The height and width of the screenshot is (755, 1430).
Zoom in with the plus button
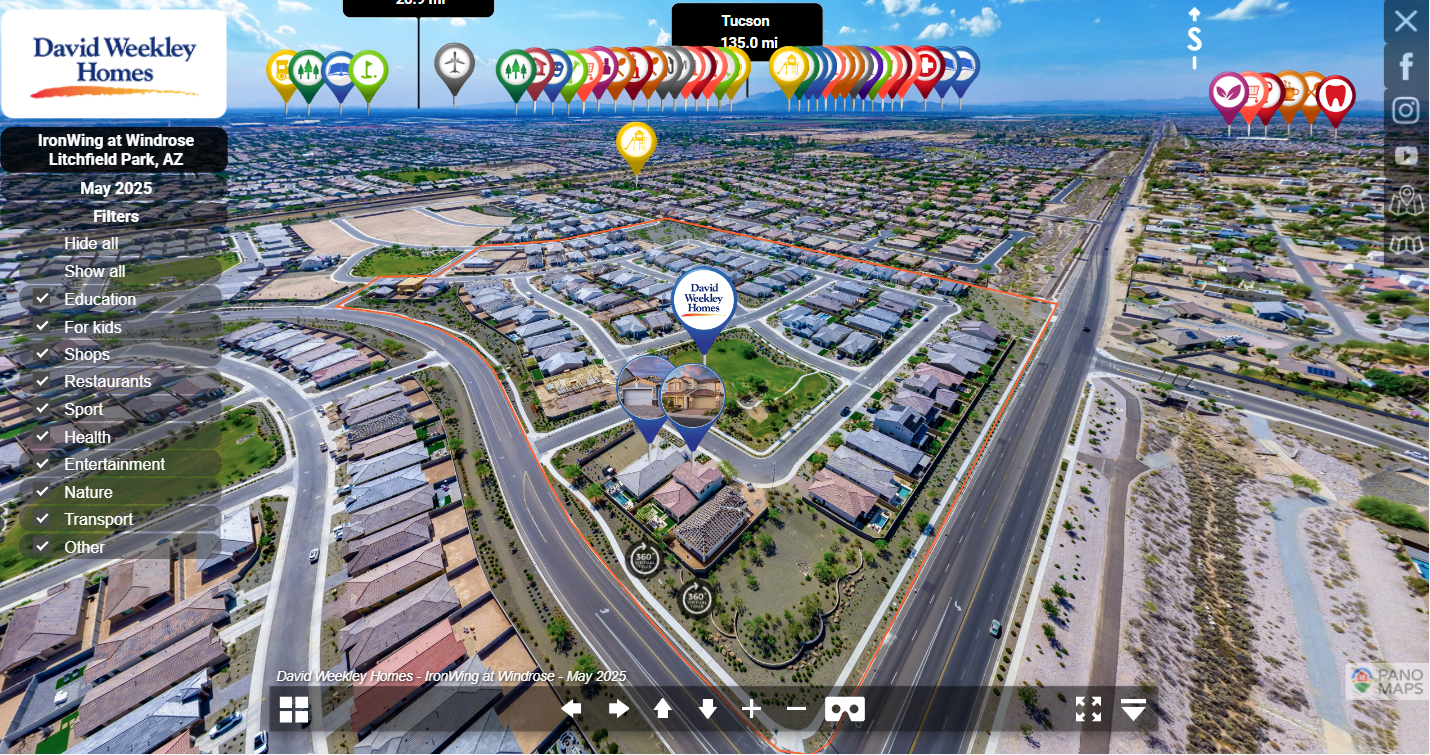pyautogui.click(x=752, y=709)
